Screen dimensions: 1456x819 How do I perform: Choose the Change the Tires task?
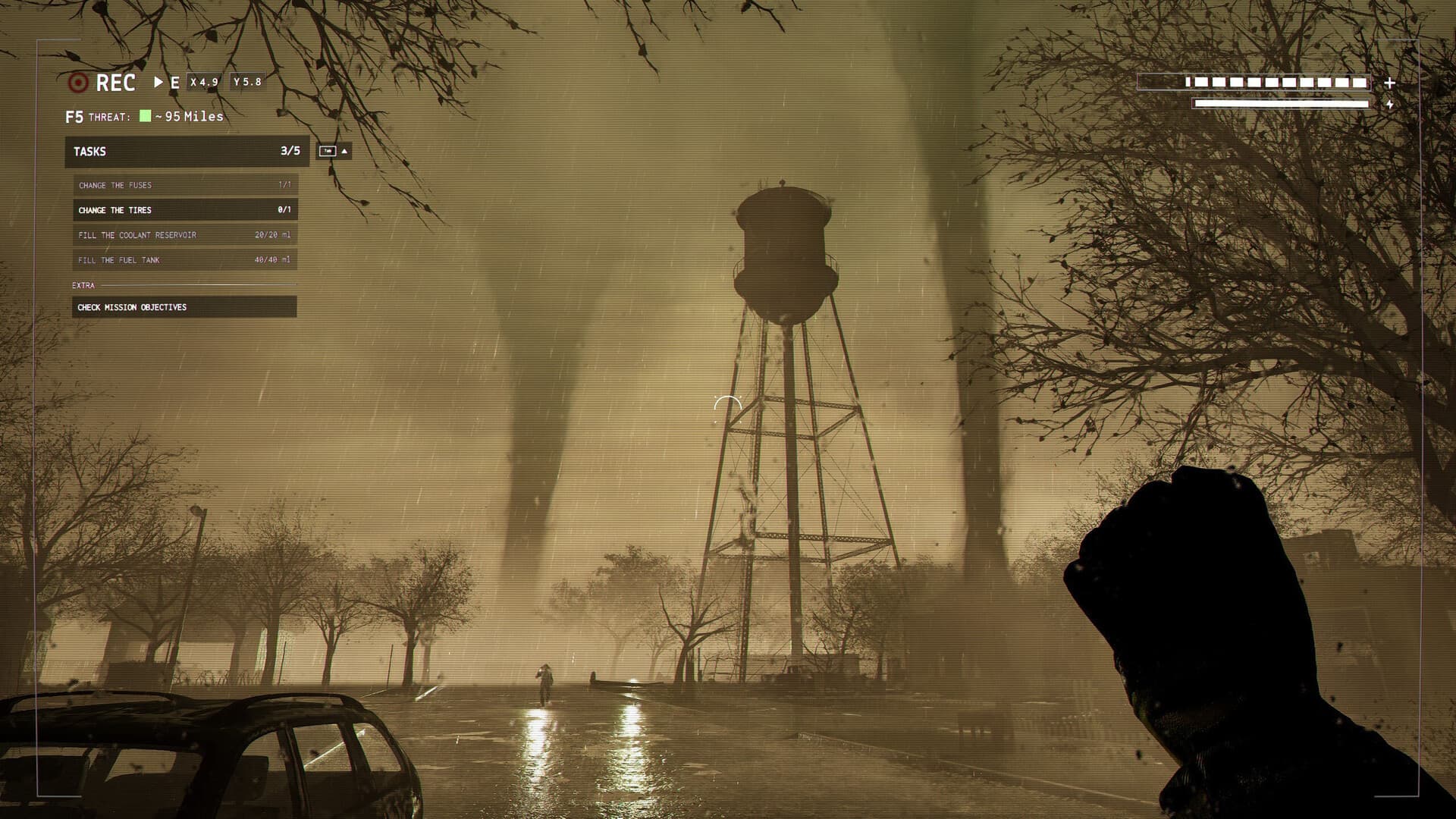tap(184, 210)
